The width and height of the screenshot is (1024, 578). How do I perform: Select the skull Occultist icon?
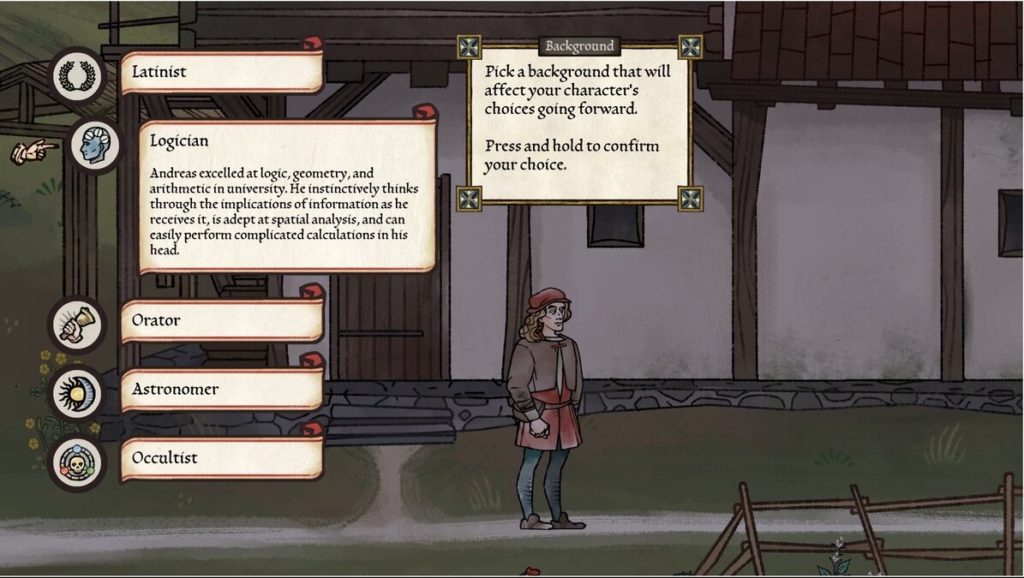coord(77,462)
